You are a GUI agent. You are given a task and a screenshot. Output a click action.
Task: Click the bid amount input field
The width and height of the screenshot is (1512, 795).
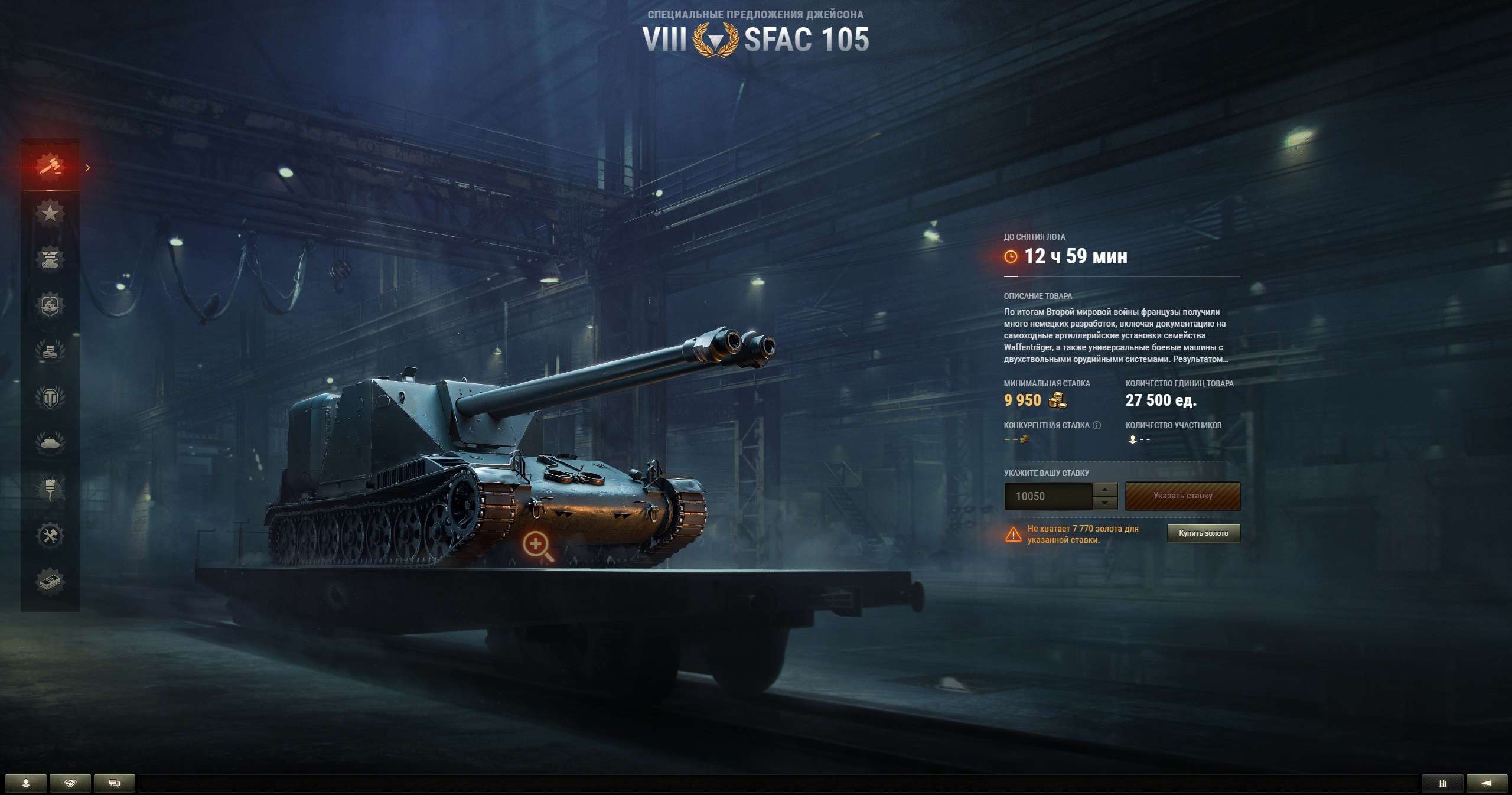pos(1048,497)
